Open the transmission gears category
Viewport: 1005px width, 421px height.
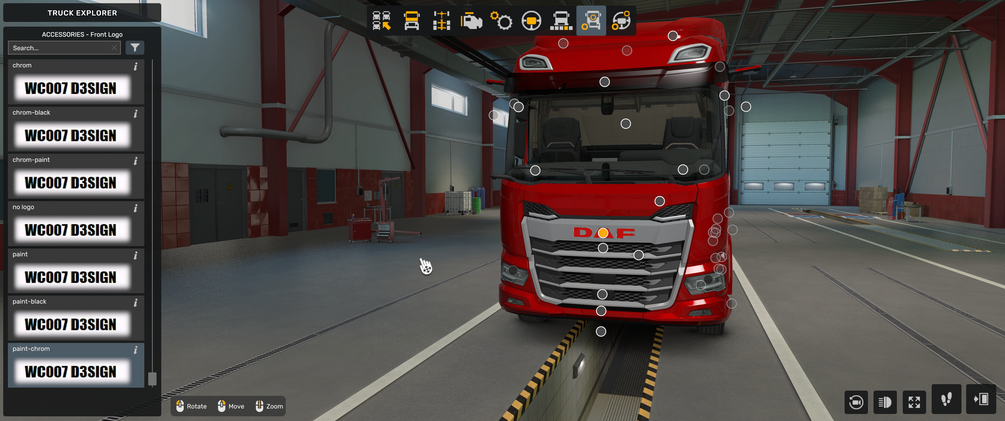[x=502, y=21]
